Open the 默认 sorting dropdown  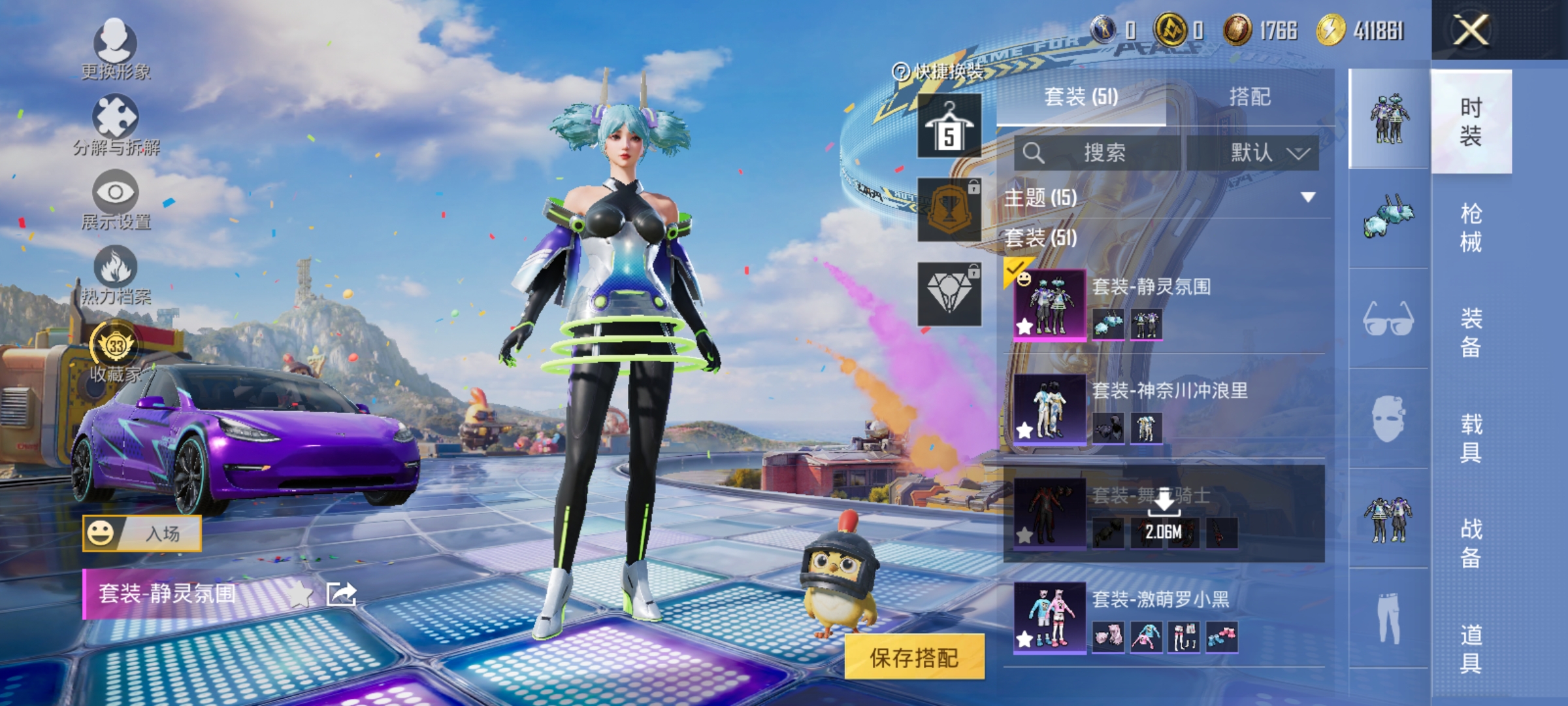point(1261,152)
